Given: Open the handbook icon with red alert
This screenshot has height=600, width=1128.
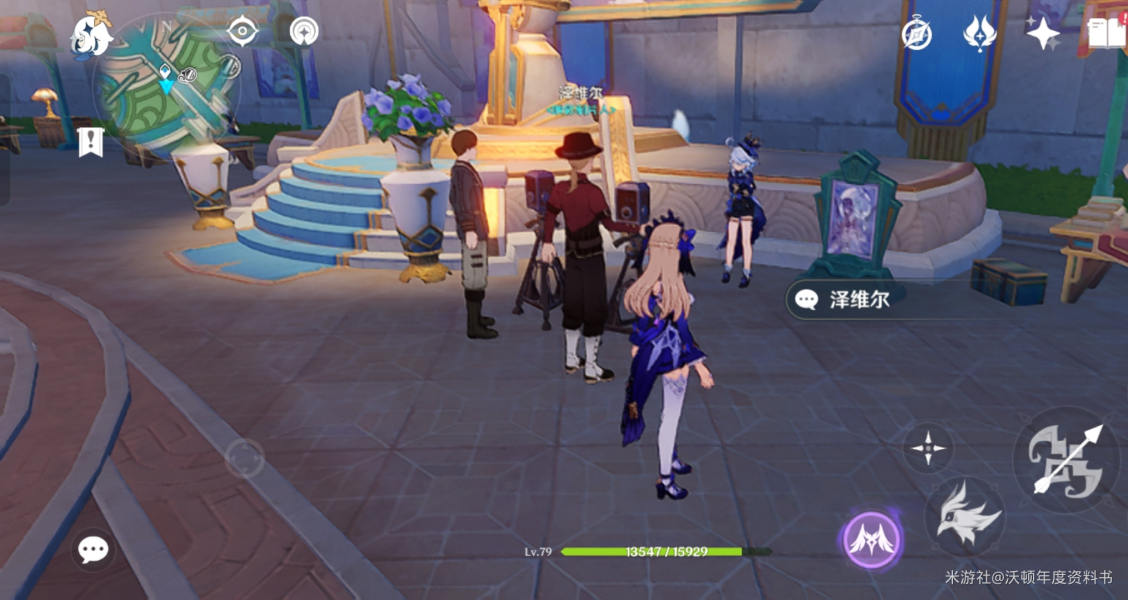Looking at the screenshot, I should pyautogui.click(x=1107, y=34).
